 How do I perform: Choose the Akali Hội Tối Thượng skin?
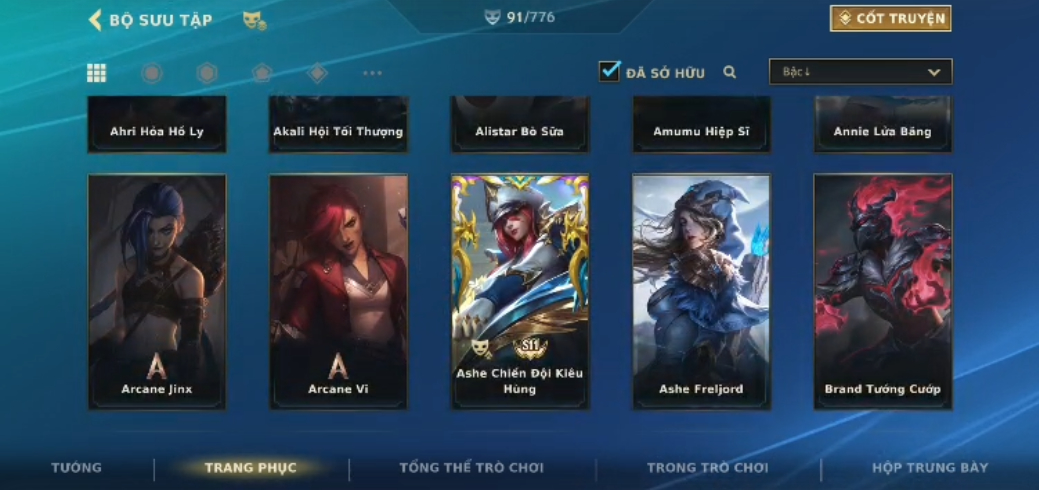(338, 126)
